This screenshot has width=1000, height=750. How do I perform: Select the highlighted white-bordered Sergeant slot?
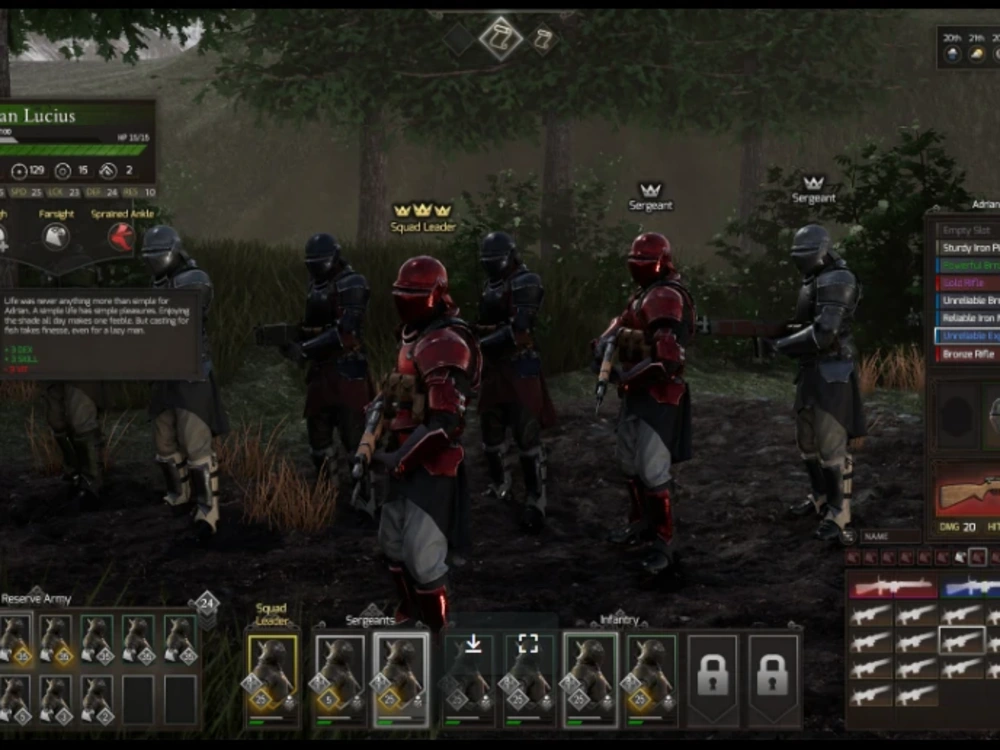coord(401,678)
